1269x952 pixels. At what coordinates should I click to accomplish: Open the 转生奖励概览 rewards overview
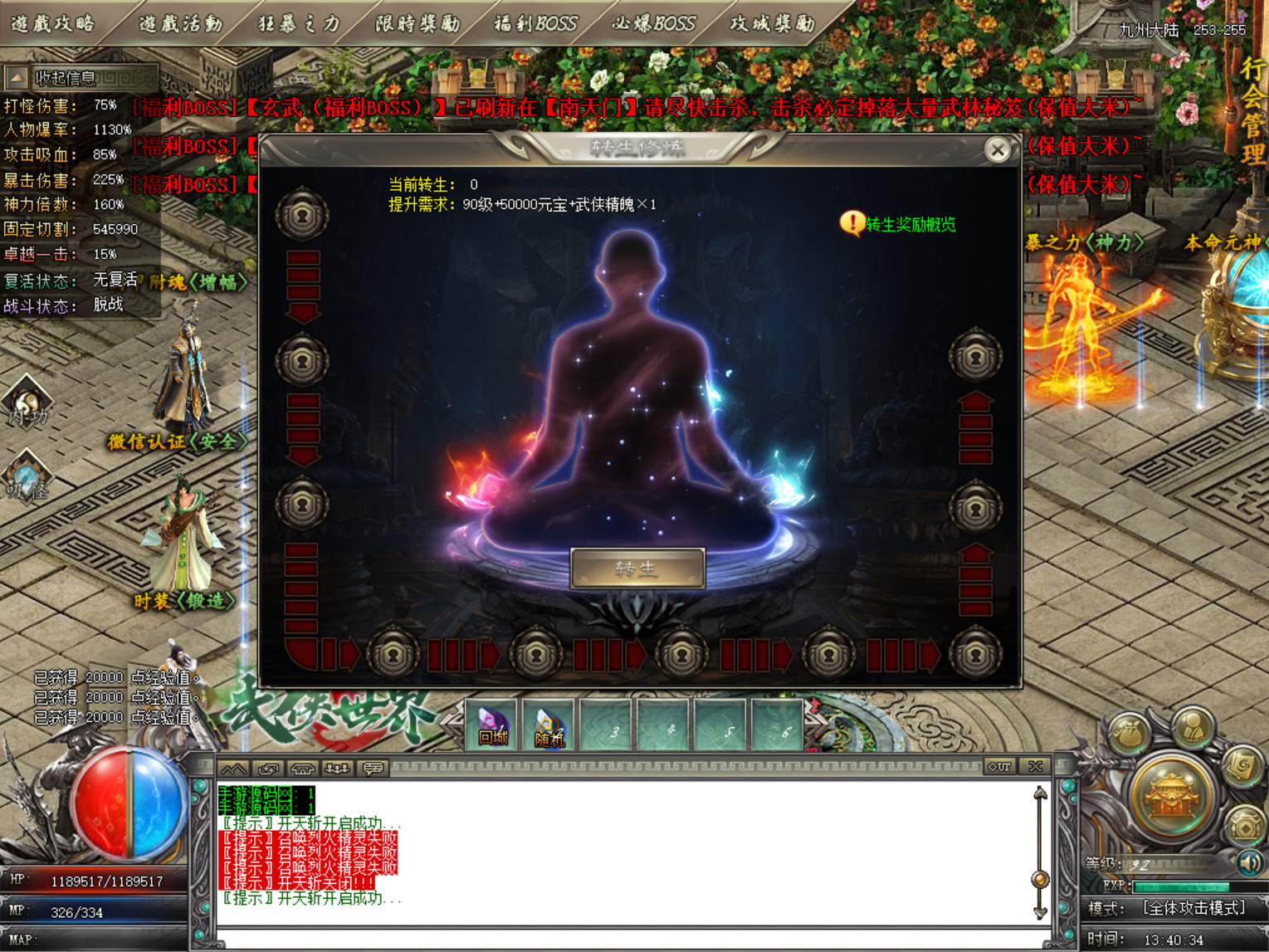[909, 225]
